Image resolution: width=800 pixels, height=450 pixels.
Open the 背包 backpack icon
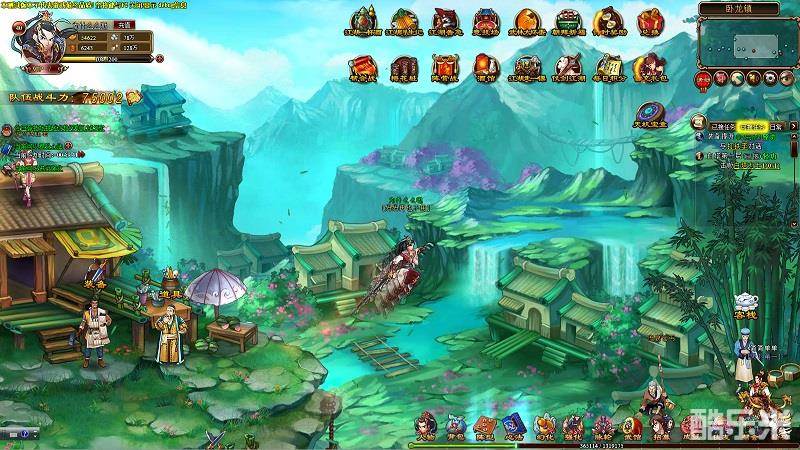(456, 427)
